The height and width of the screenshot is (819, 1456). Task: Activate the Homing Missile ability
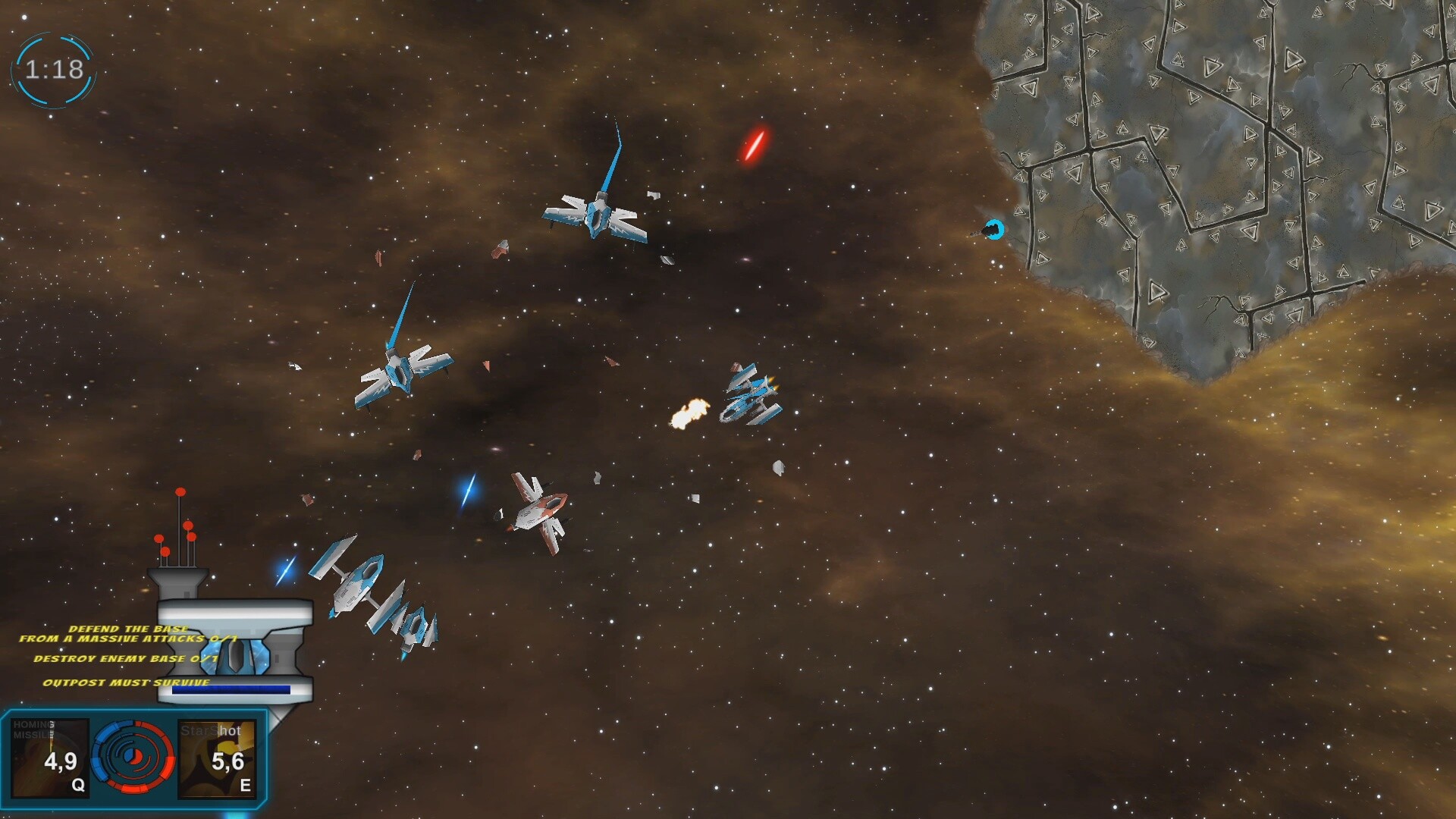coord(49,756)
